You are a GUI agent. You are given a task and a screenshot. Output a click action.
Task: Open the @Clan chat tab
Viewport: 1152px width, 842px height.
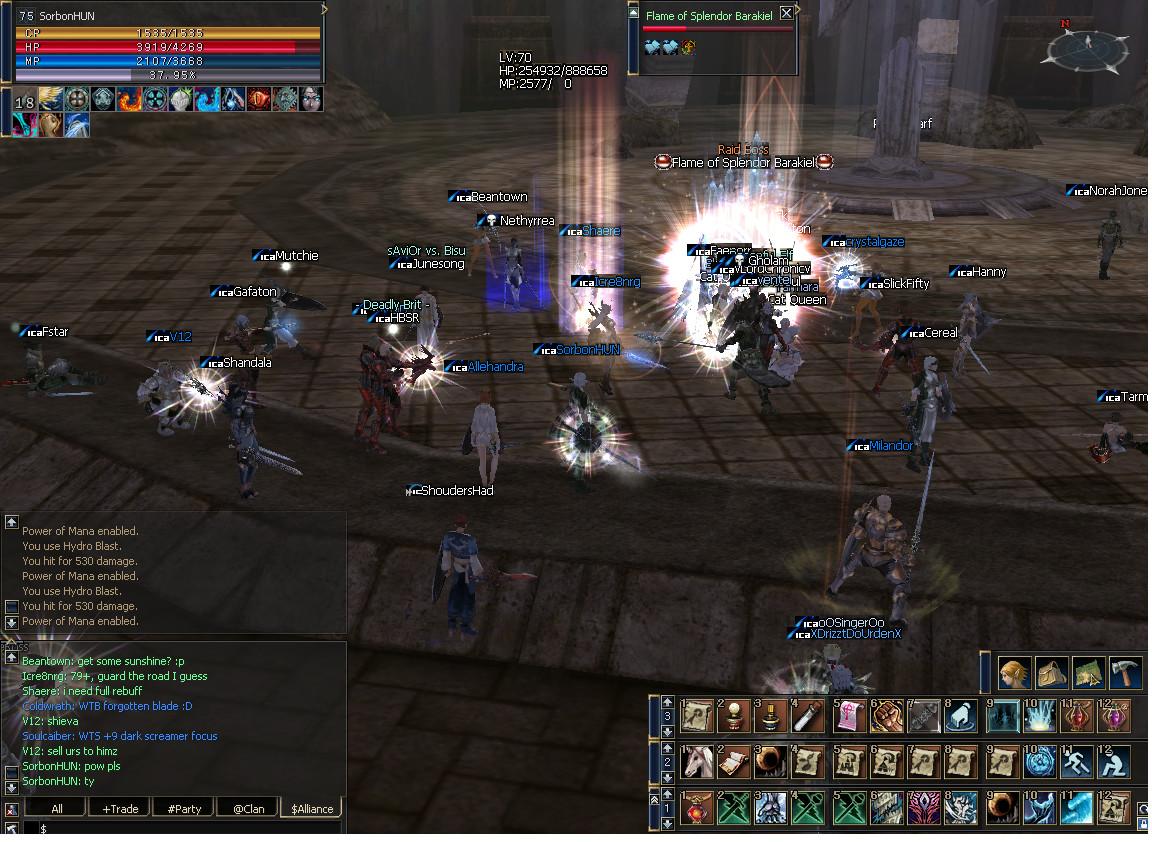tap(248, 808)
